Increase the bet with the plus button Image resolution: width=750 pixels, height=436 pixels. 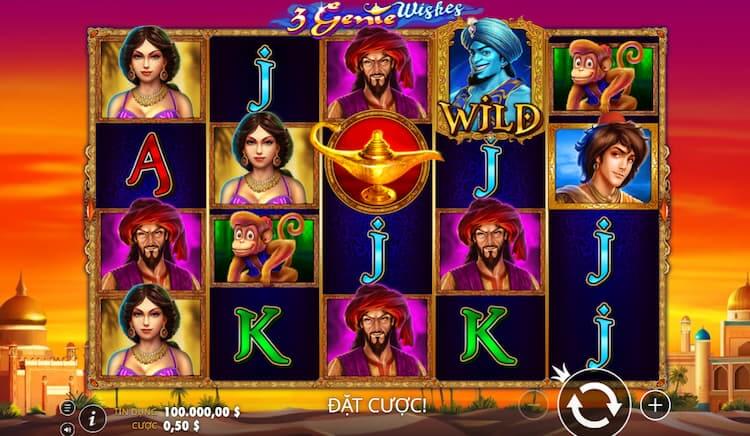click(x=655, y=405)
